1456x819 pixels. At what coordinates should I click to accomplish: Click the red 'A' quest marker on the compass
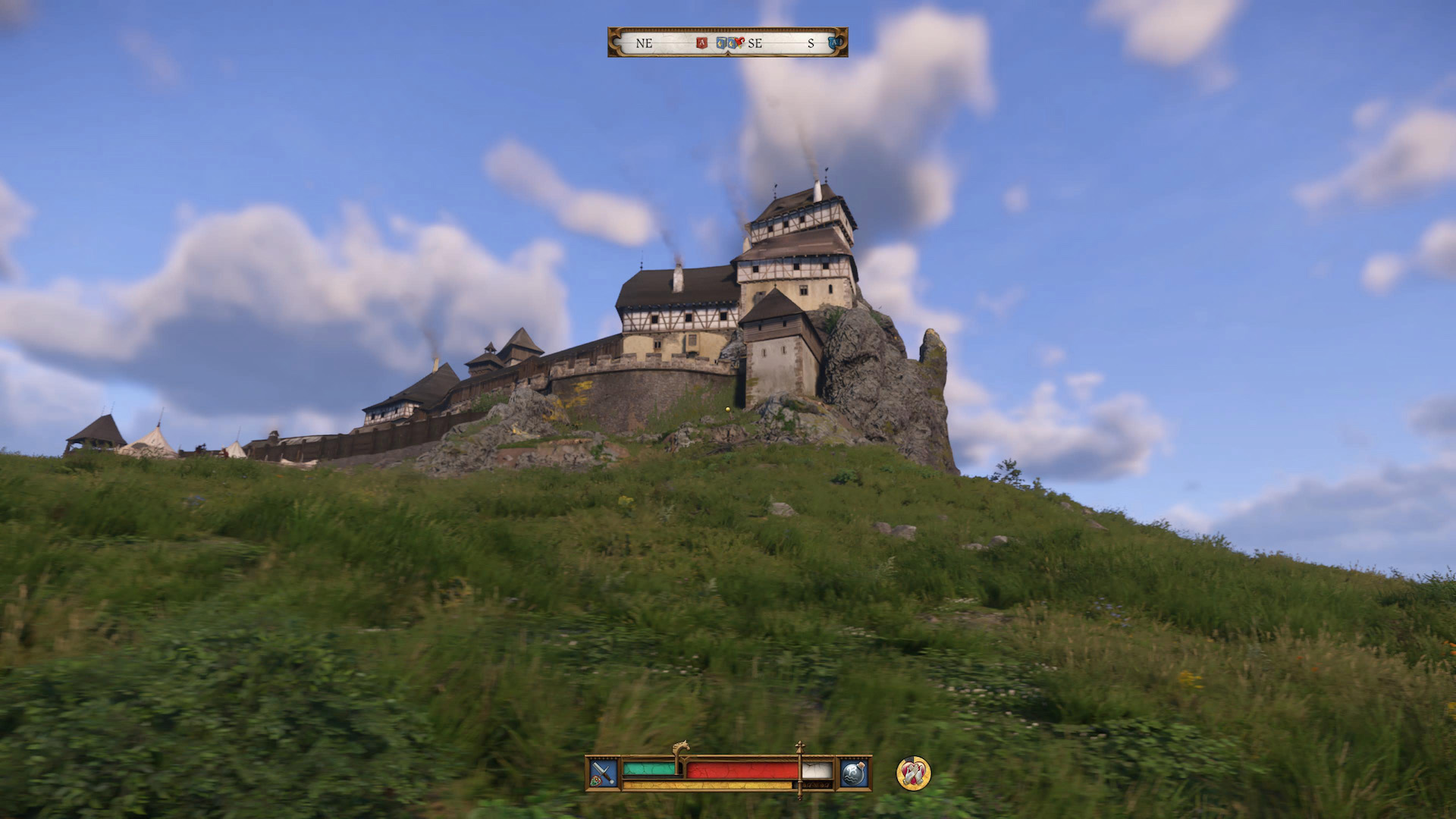(x=701, y=43)
